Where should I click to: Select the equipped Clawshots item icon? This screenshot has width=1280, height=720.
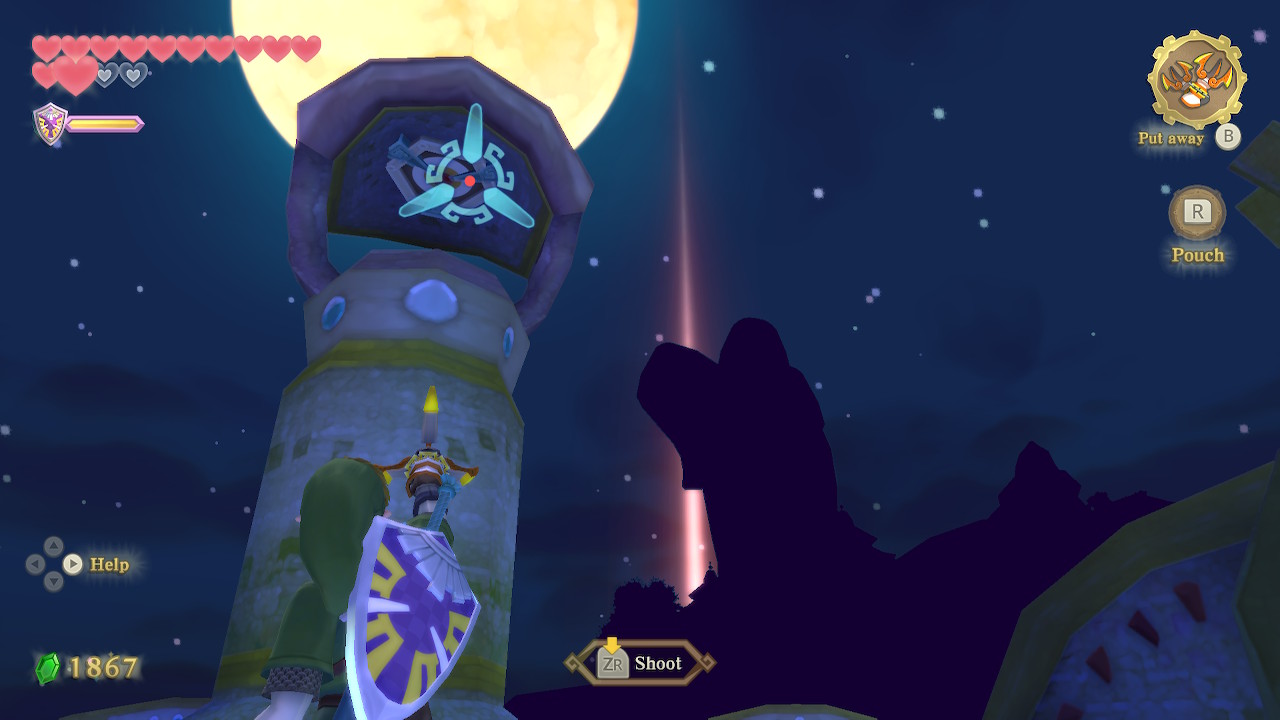click(1196, 80)
